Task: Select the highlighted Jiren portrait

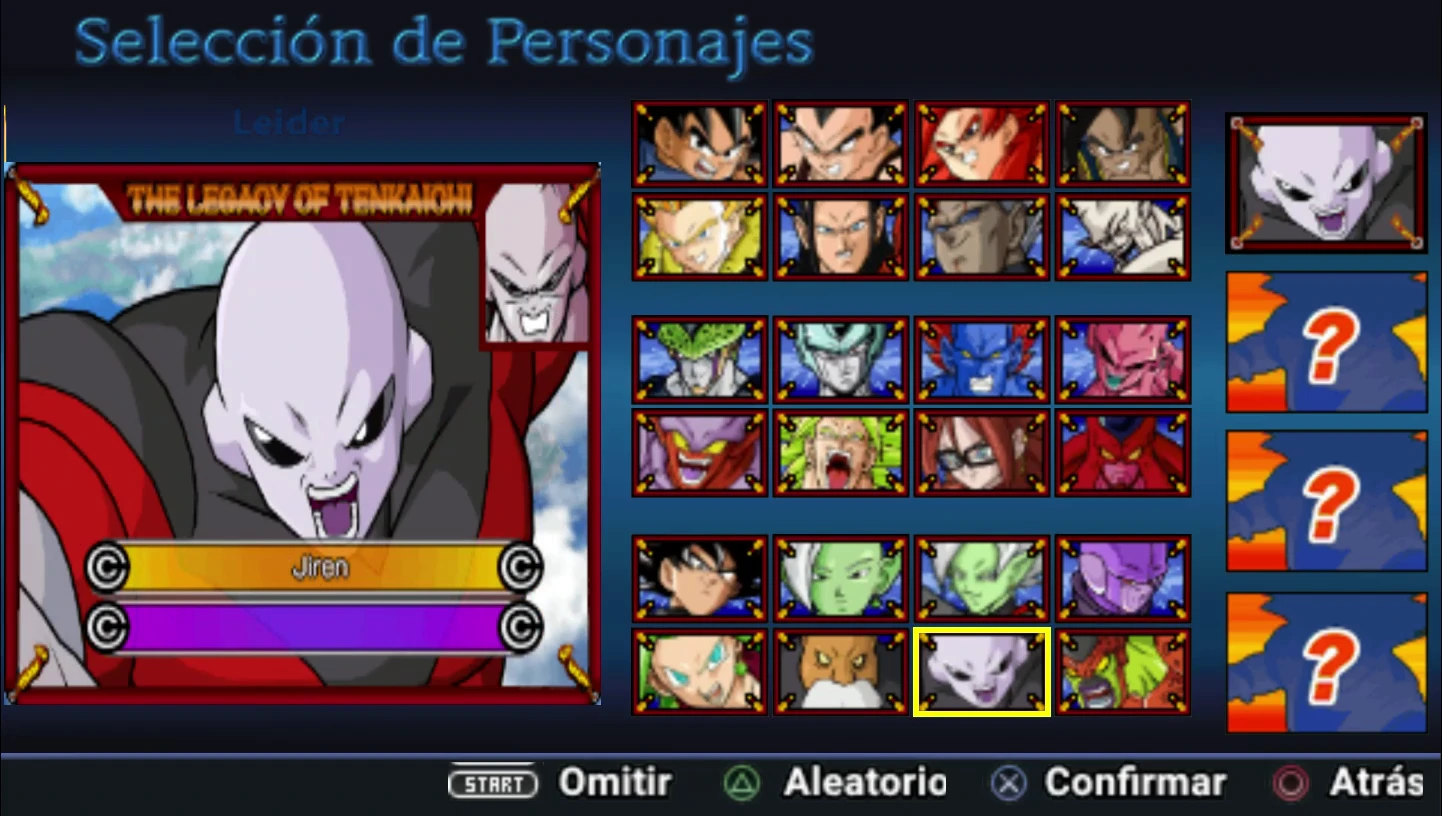Action: click(x=981, y=670)
